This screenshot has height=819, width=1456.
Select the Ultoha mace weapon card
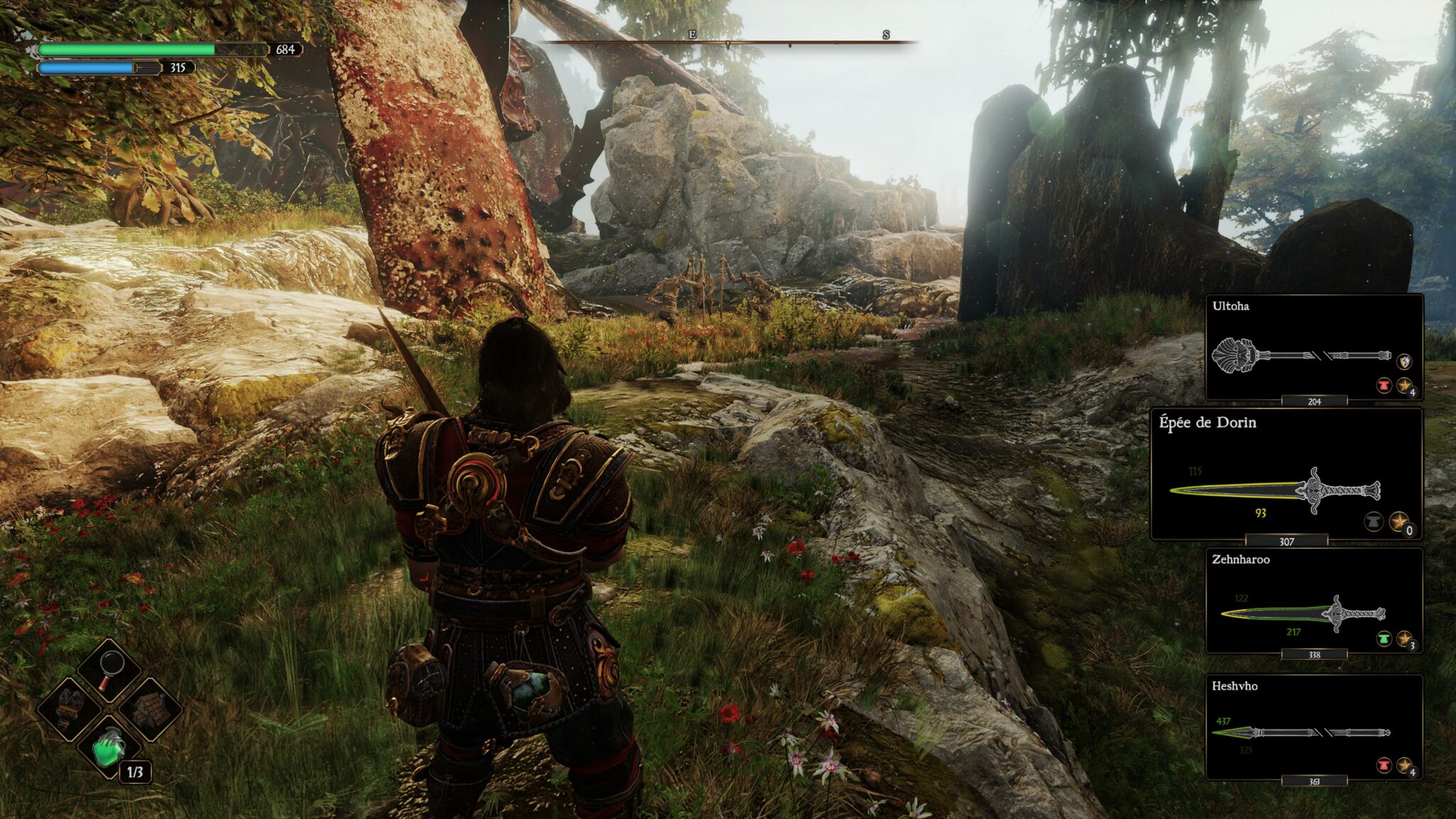coord(1314,347)
